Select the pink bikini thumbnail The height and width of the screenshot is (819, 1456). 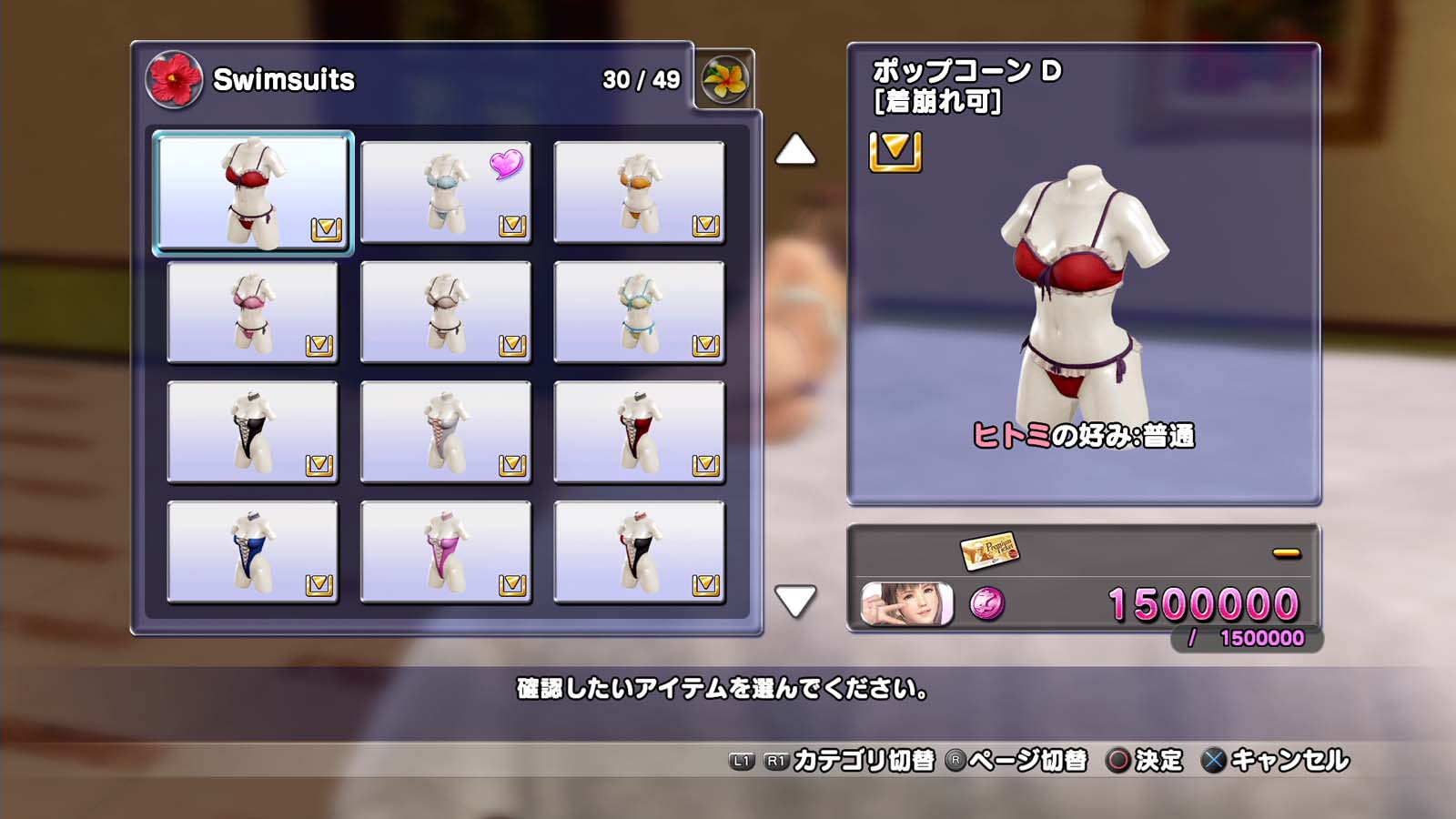(x=253, y=312)
